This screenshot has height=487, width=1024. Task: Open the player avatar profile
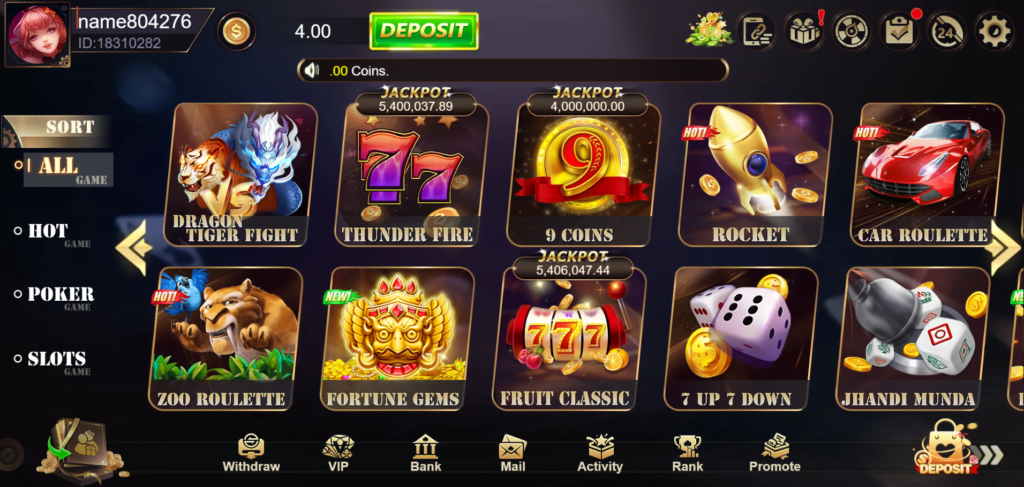pos(37,34)
